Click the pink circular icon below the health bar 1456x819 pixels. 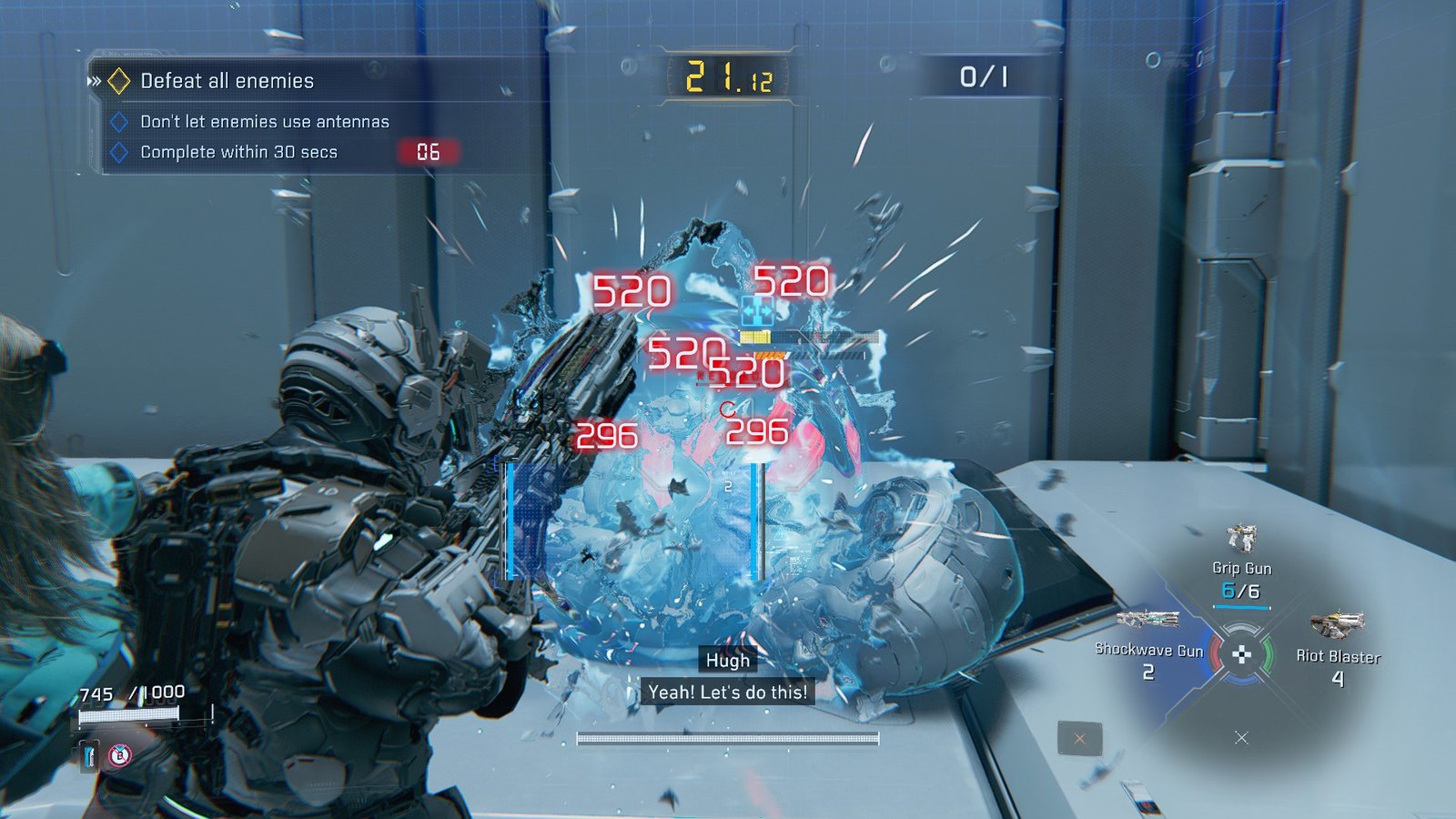(119, 754)
